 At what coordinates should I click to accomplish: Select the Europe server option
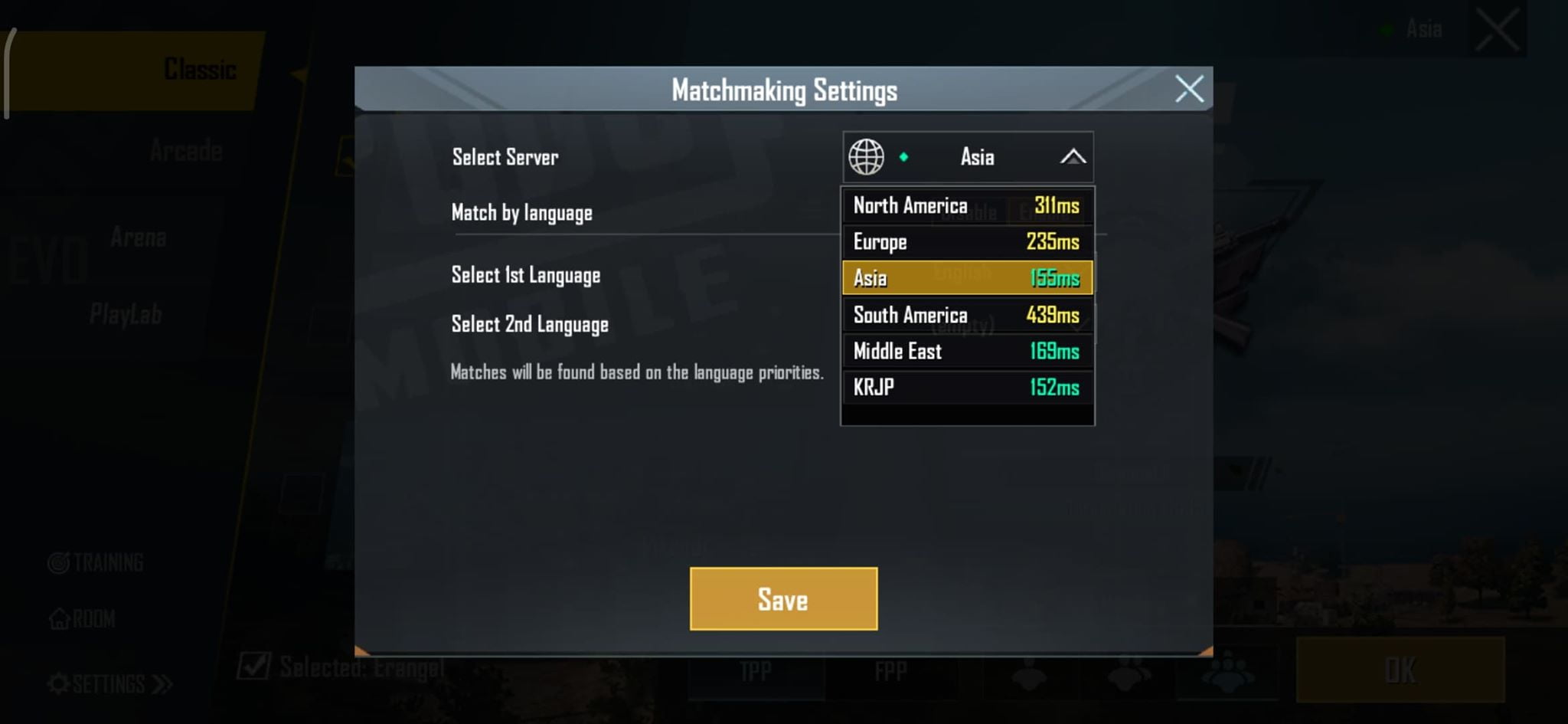point(967,242)
